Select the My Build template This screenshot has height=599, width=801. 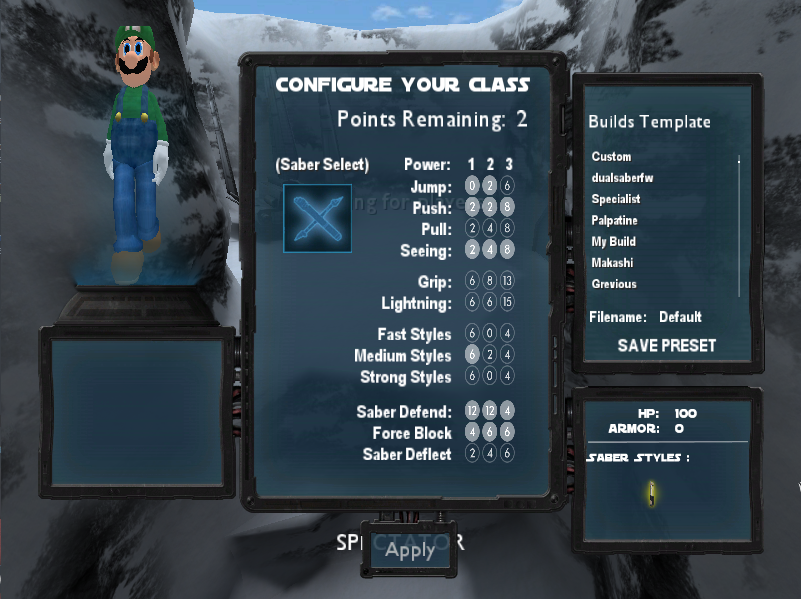[614, 241]
